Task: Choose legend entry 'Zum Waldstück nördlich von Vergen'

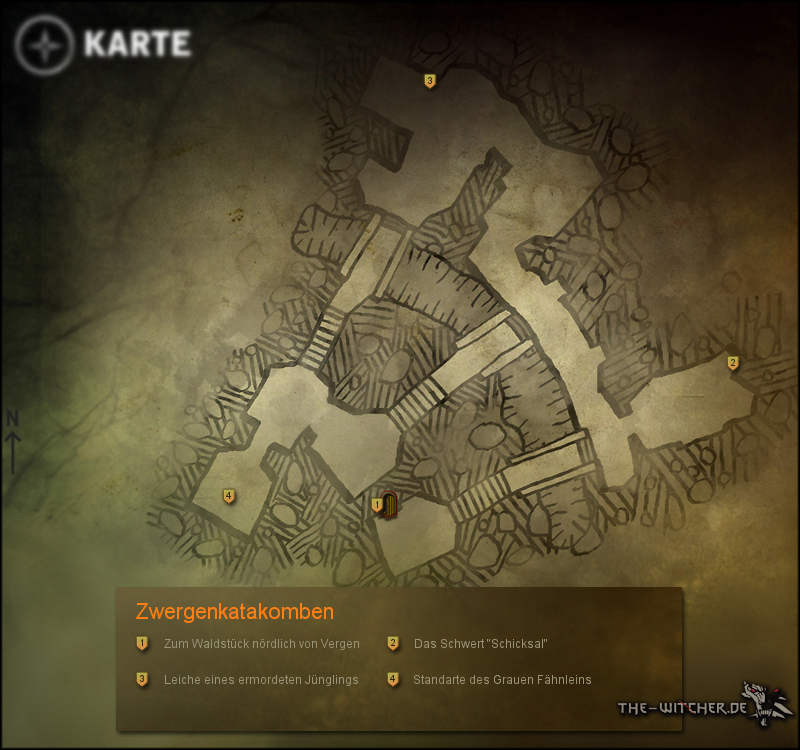Action: 261,644
